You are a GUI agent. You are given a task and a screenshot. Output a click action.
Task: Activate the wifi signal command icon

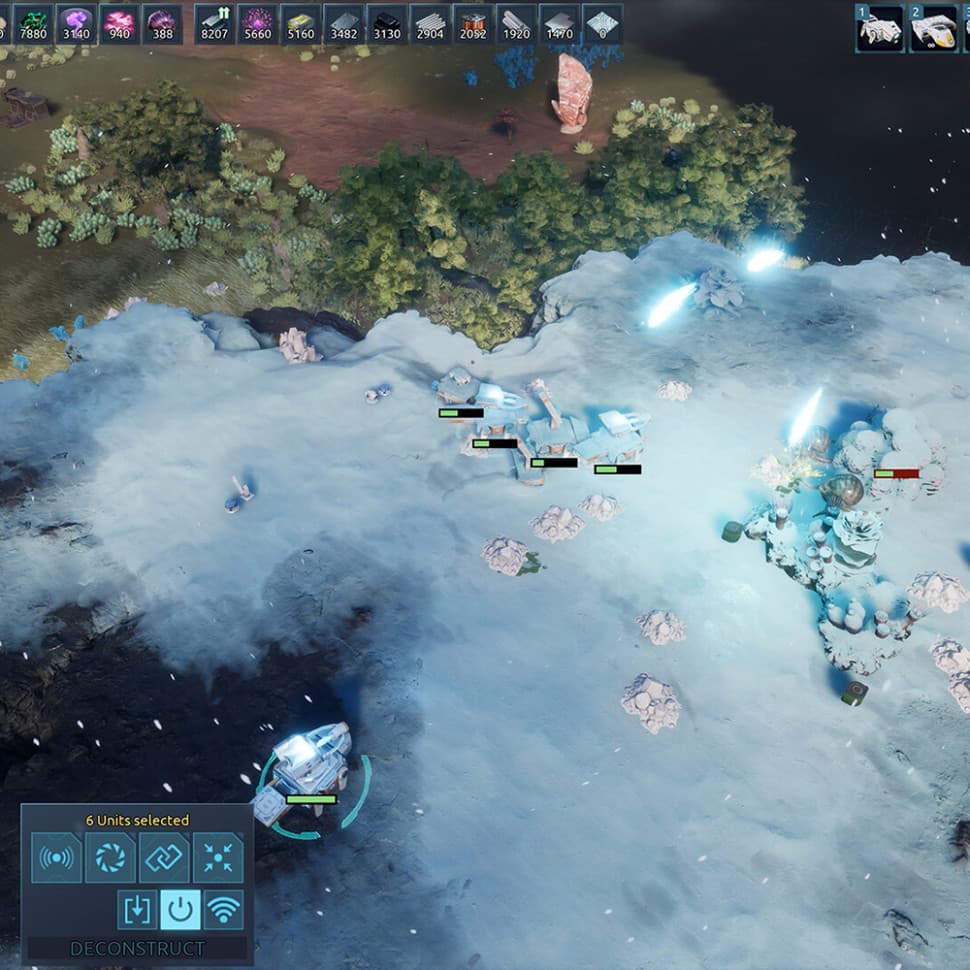click(x=224, y=909)
